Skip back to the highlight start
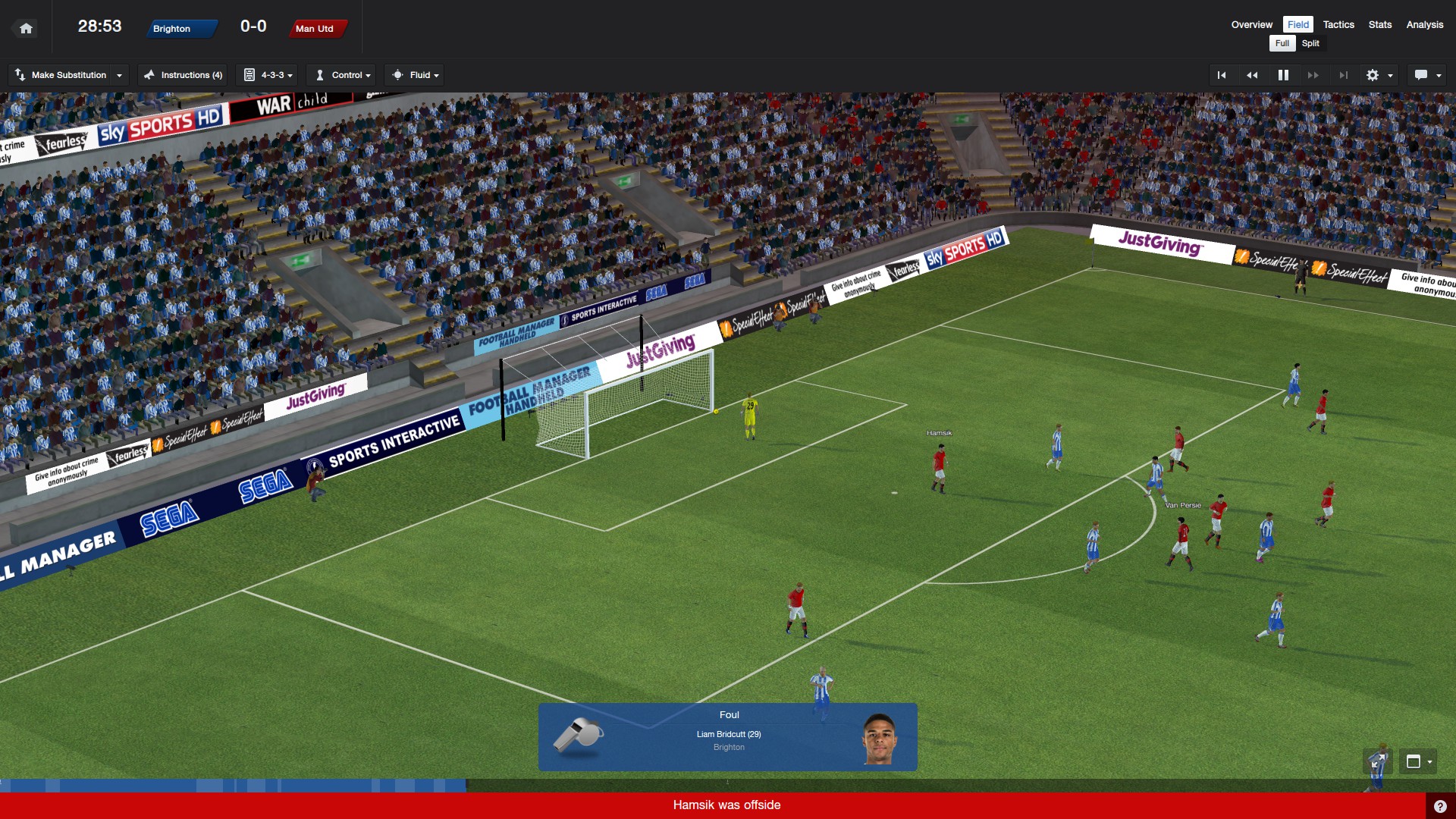1456x819 pixels. pyautogui.click(x=1222, y=75)
